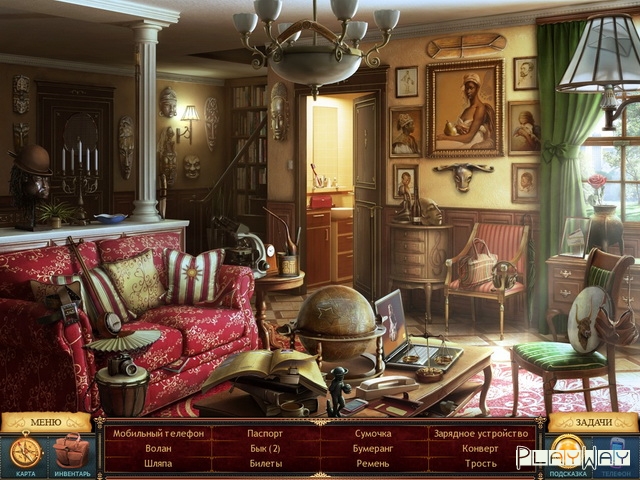This screenshot has height=480, width=640.
Task: Use the ПОДСКАЗКА hint button
Action: pyautogui.click(x=568, y=453)
